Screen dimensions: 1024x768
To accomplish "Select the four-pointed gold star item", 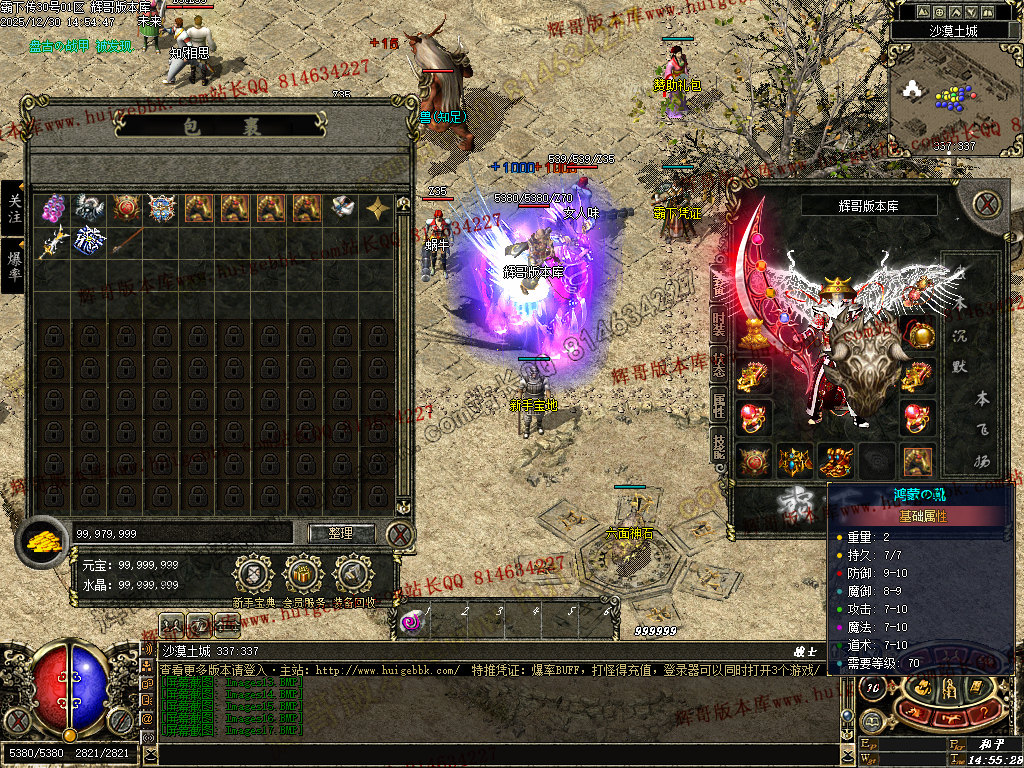I will pos(378,208).
